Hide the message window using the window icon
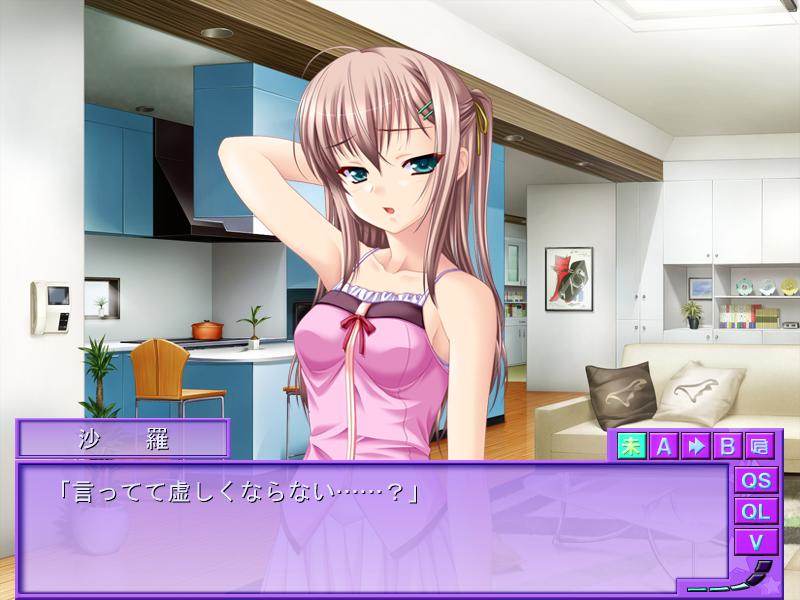800x600 pixels. 759,446
